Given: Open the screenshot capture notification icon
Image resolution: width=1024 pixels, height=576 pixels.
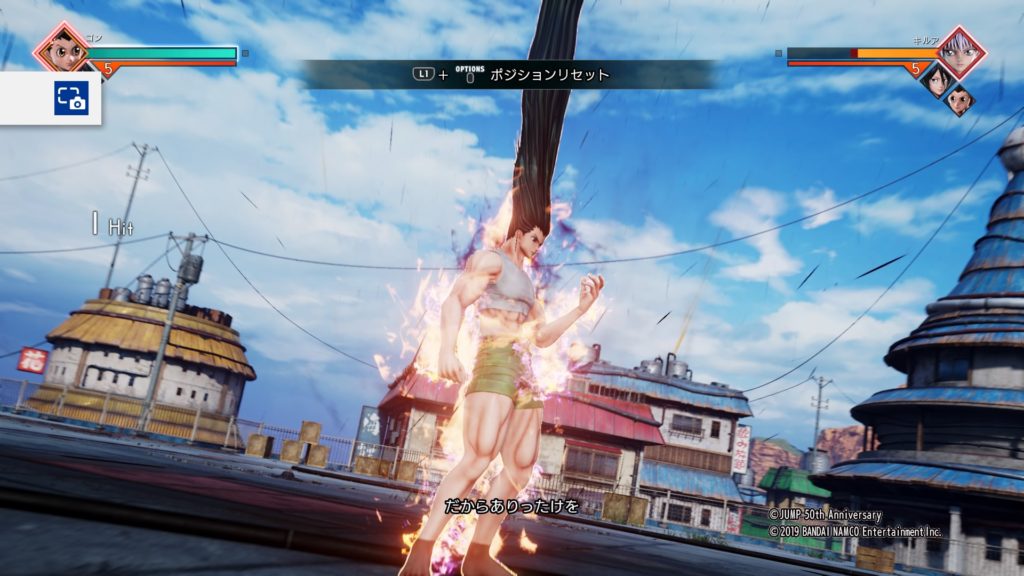Looking at the screenshot, I should (x=71, y=97).
